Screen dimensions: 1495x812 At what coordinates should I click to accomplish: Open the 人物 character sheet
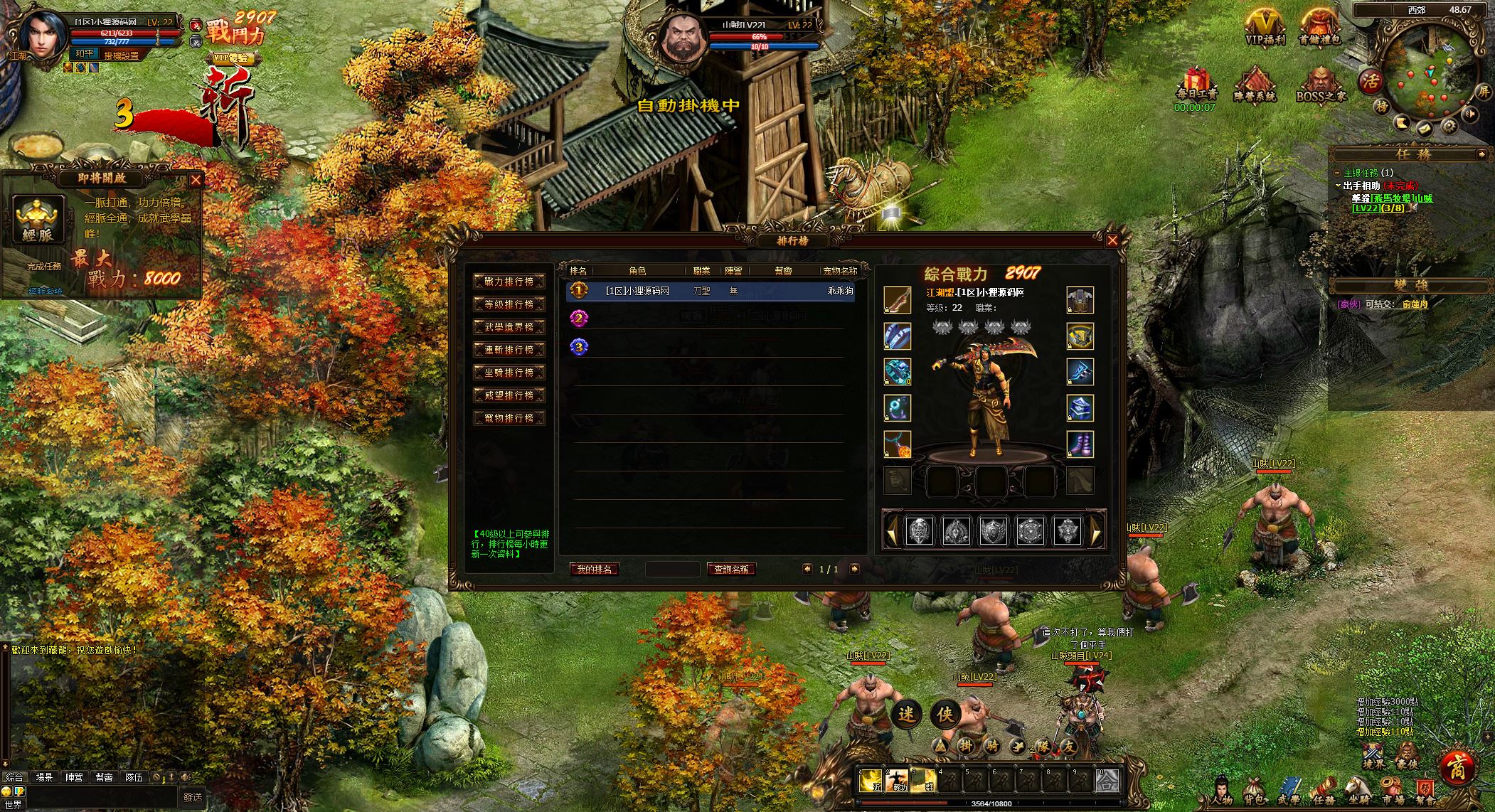[x=1222, y=791]
